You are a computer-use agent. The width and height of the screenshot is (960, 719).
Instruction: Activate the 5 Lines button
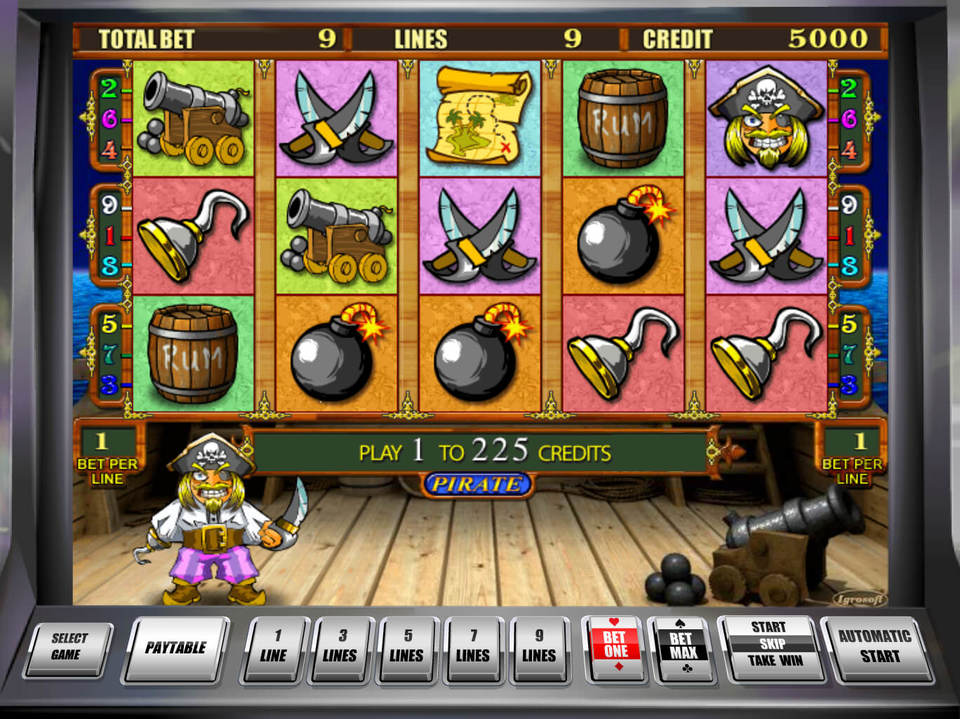[406, 648]
